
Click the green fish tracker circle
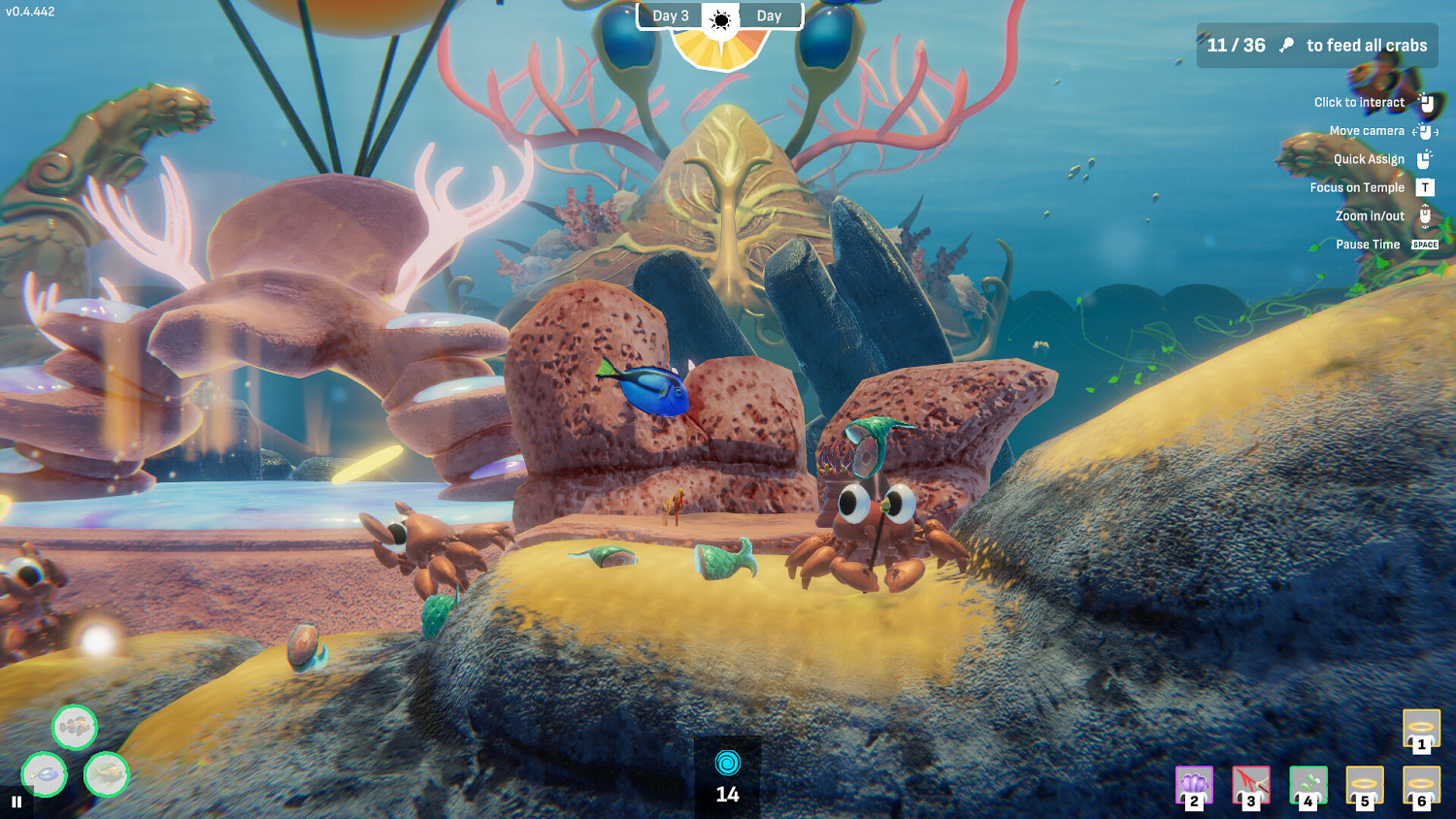(x=107, y=775)
